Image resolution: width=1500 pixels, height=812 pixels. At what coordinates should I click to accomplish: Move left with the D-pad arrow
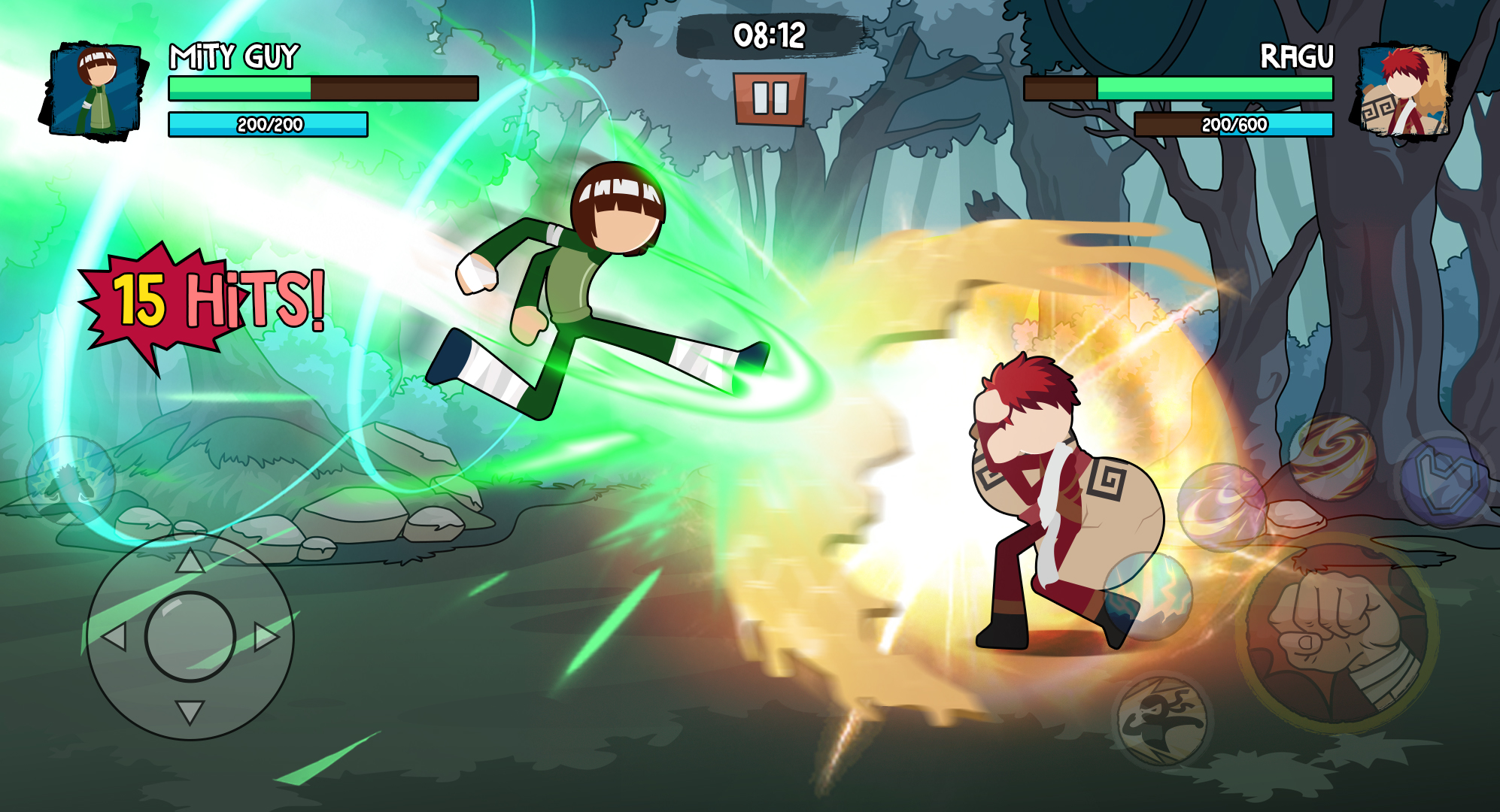pos(114,638)
